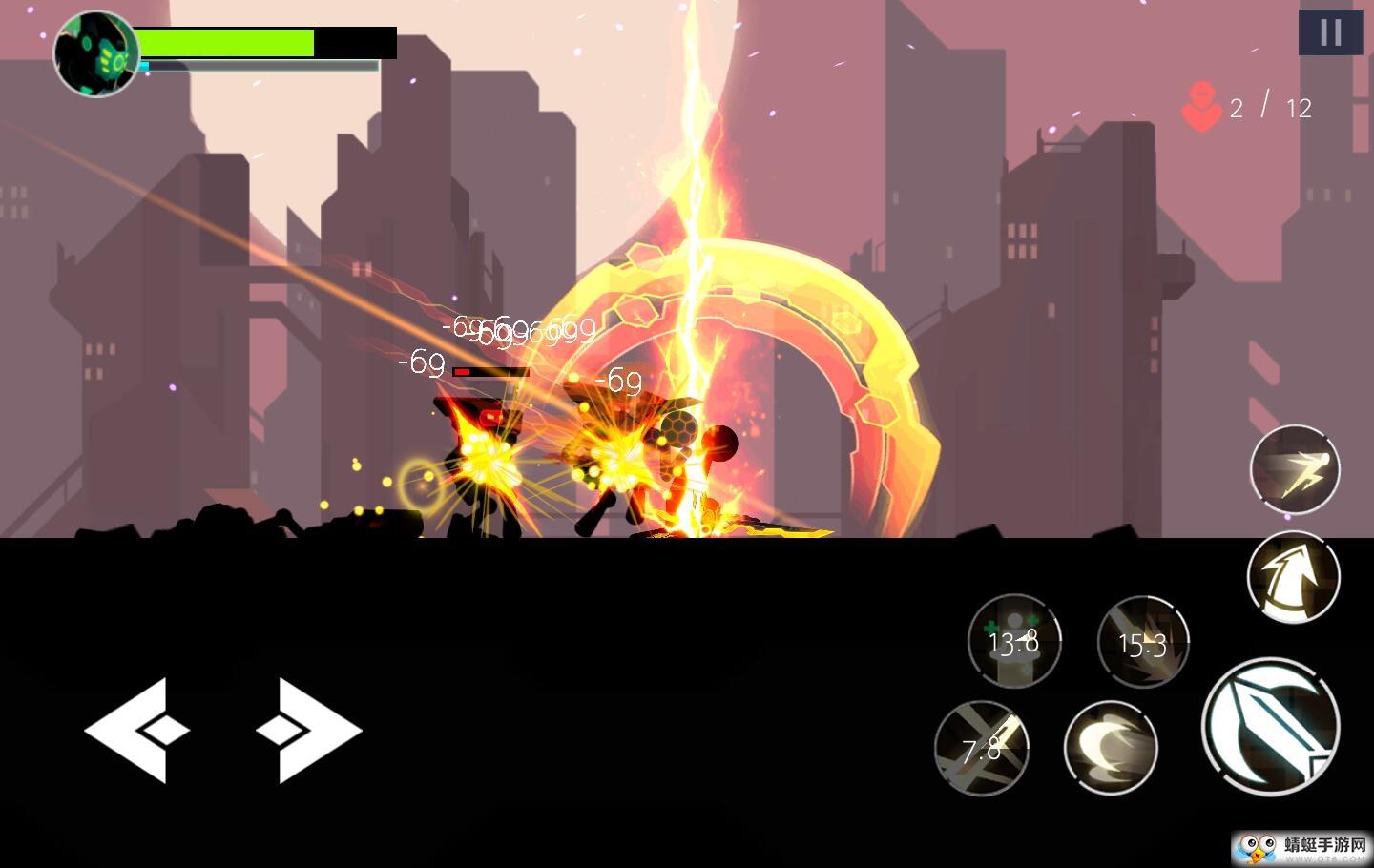1374x868 pixels.
Task: Activate the sword strike burst skill
Action: (1143, 643)
